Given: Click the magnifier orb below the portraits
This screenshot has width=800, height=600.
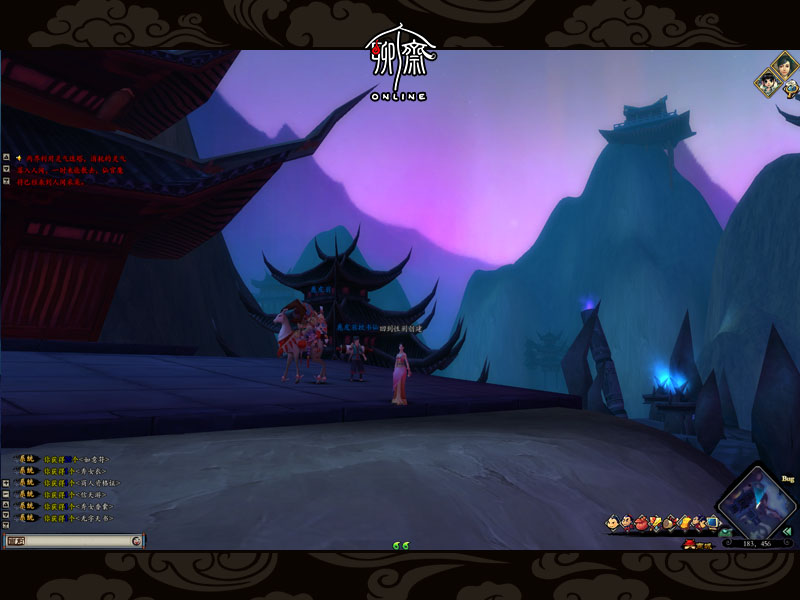Looking at the screenshot, I should tap(790, 88).
